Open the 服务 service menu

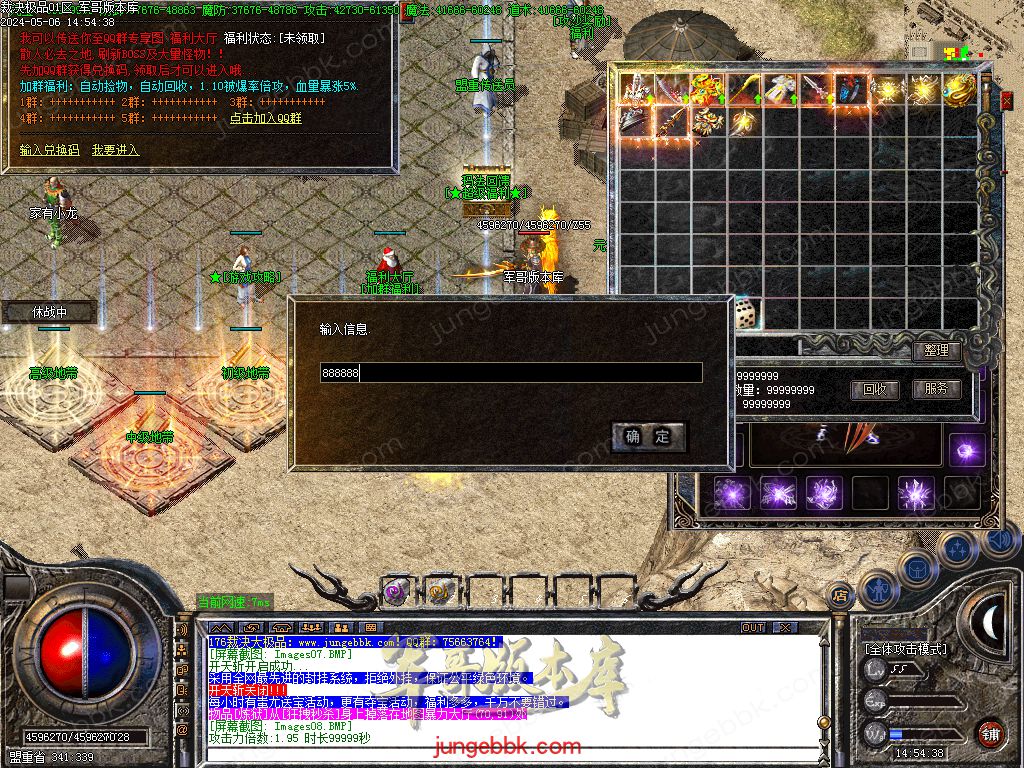pos(936,389)
